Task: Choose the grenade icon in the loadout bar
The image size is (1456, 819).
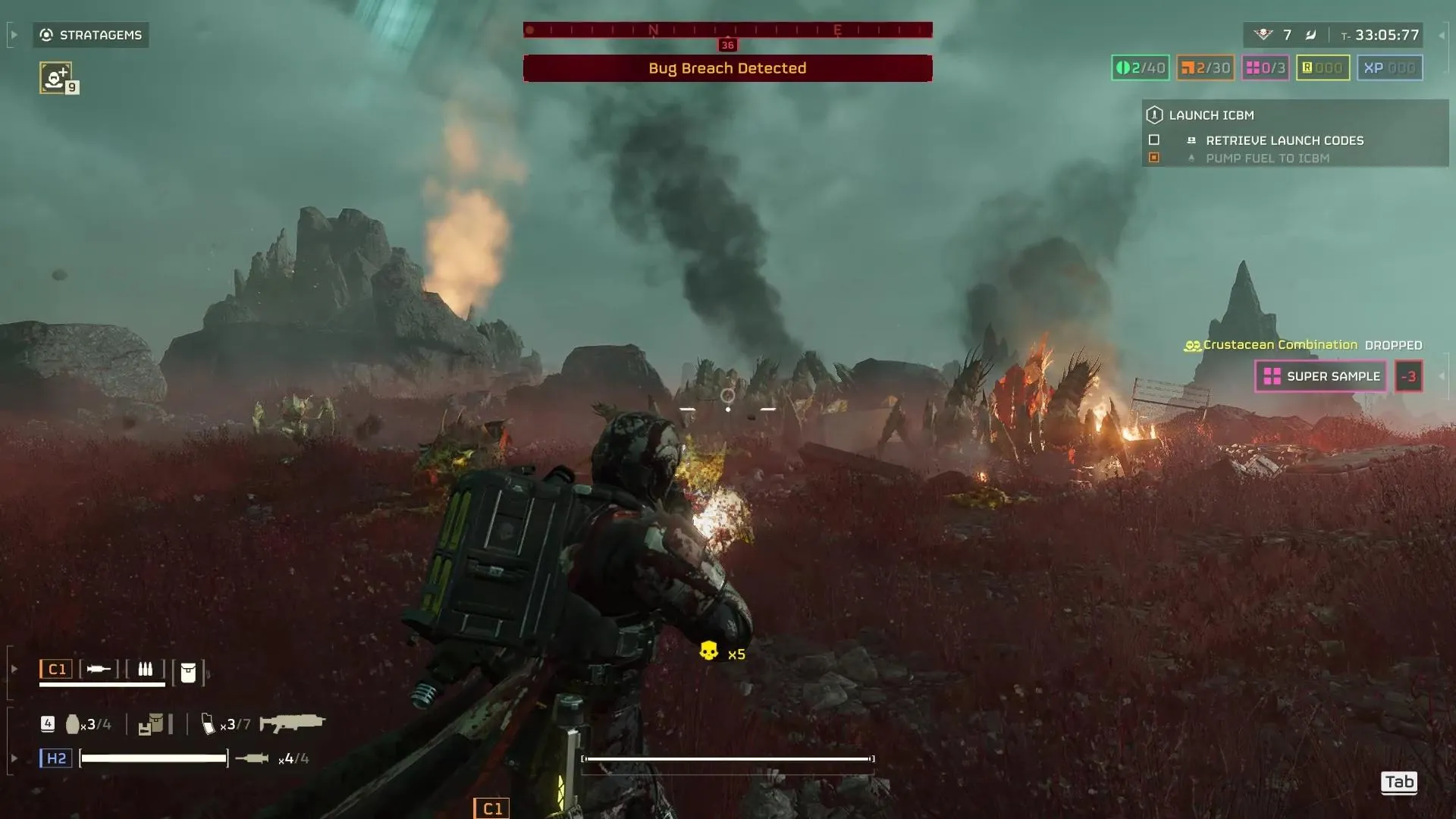Action: pos(73,724)
